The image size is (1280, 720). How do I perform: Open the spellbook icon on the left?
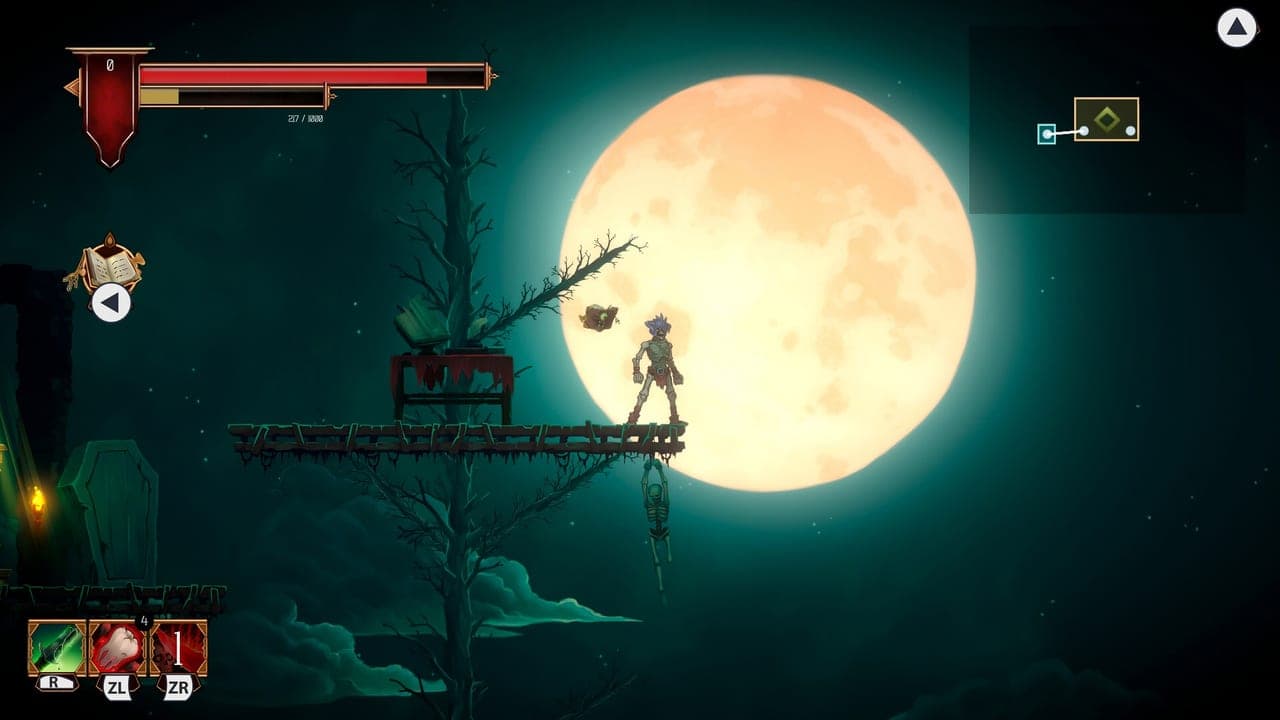112,264
